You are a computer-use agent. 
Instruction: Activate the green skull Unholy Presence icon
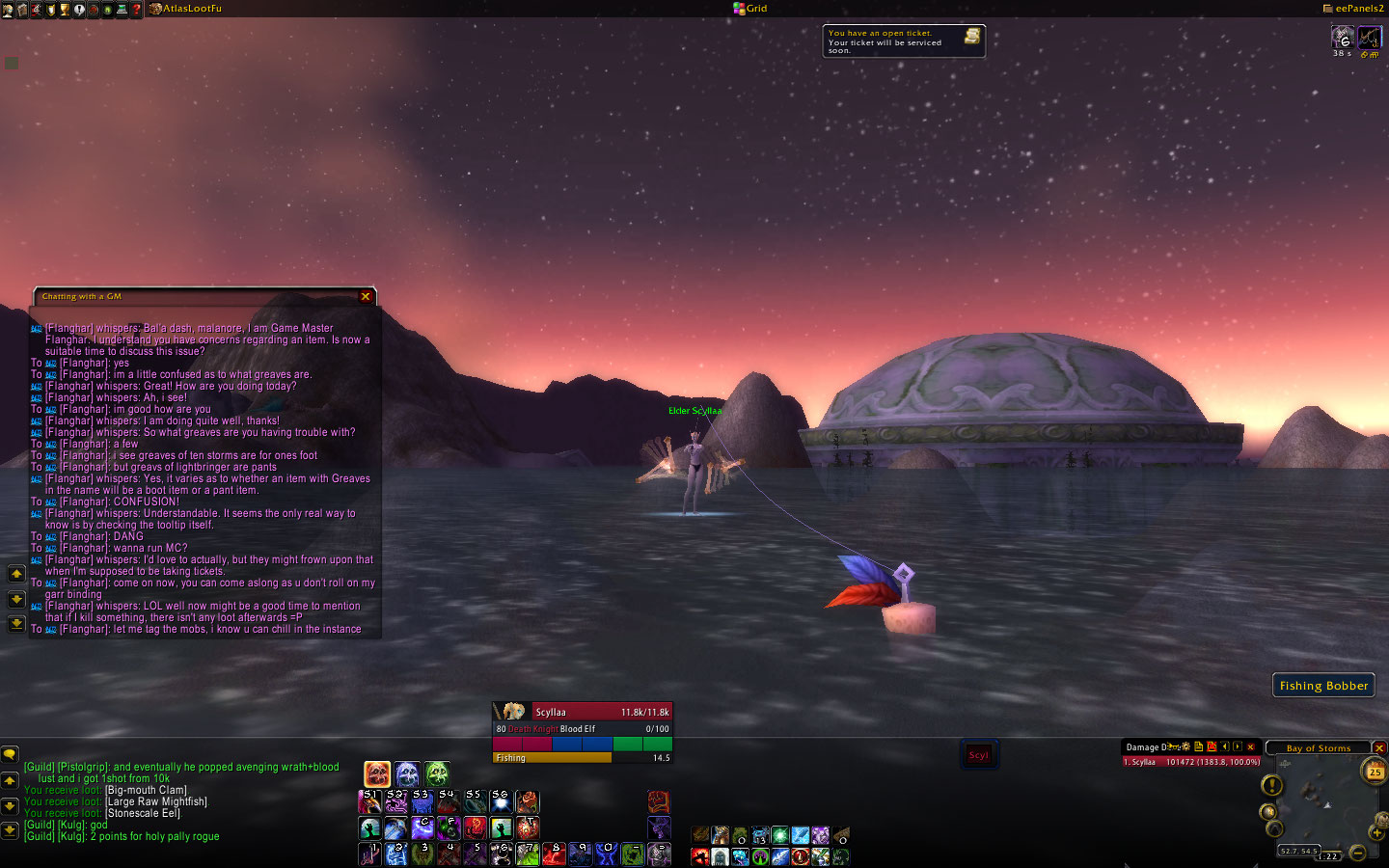pos(437,773)
